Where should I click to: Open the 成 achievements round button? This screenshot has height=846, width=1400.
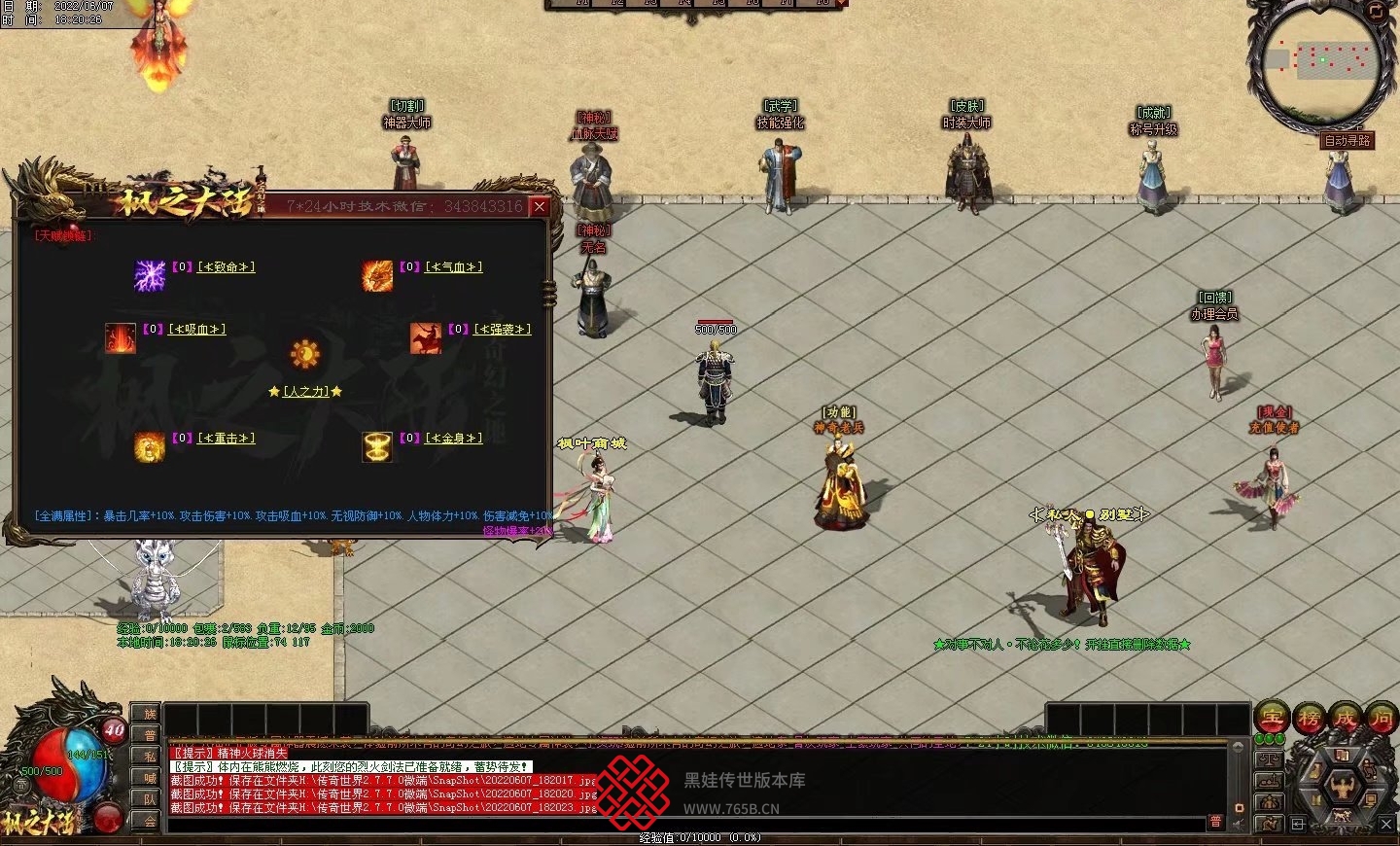[1346, 719]
